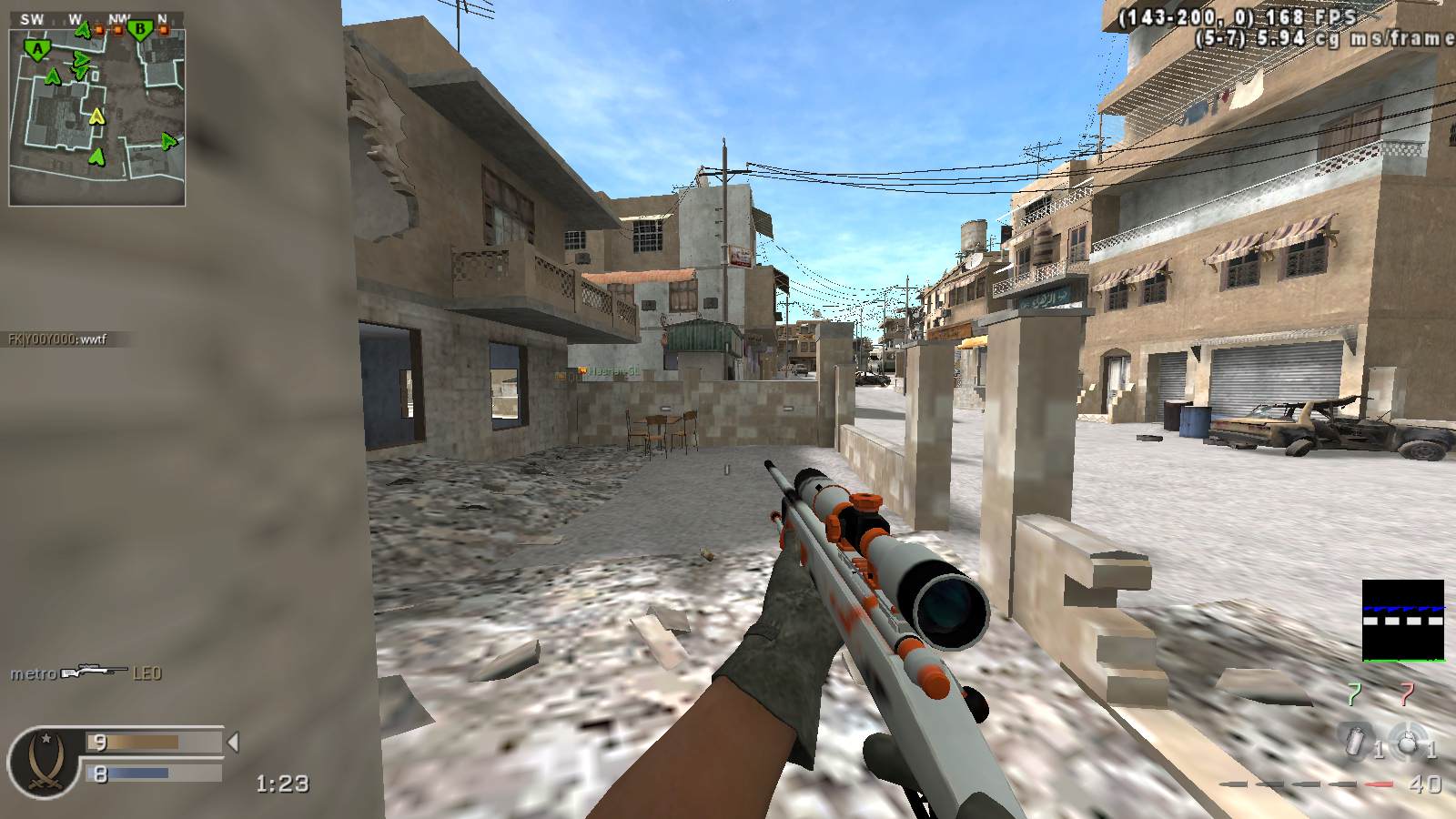Select the smoke grenade icon
This screenshot has width=1456, height=819.
(1358, 742)
